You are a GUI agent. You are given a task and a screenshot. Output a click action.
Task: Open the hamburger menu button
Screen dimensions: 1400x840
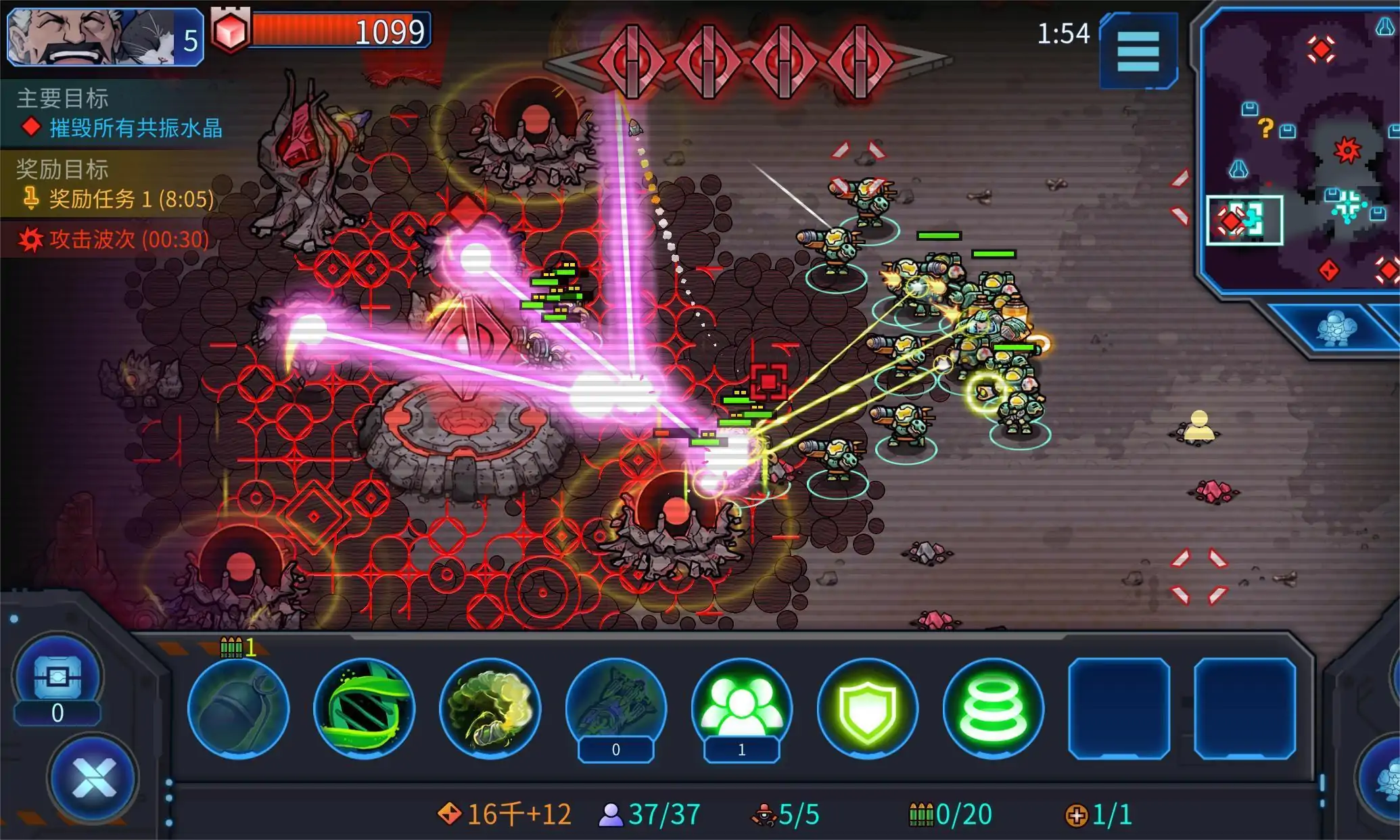(x=1138, y=51)
